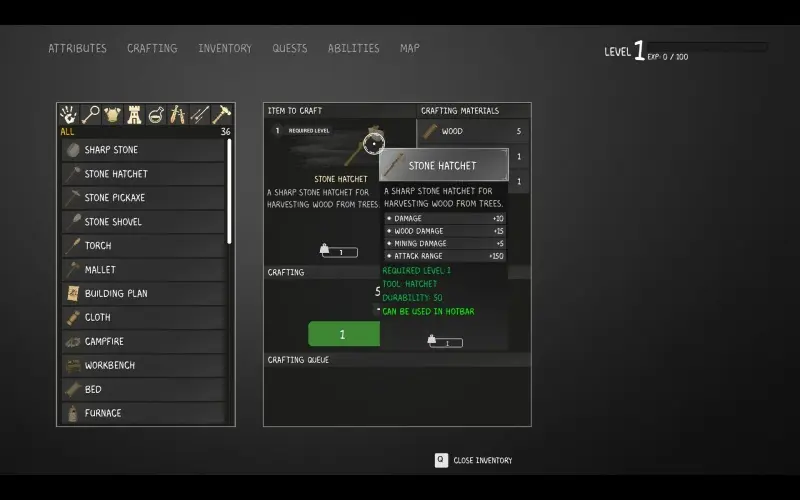The image size is (800, 500).
Task: Select the potion flask crafting category
Action: coord(156,114)
